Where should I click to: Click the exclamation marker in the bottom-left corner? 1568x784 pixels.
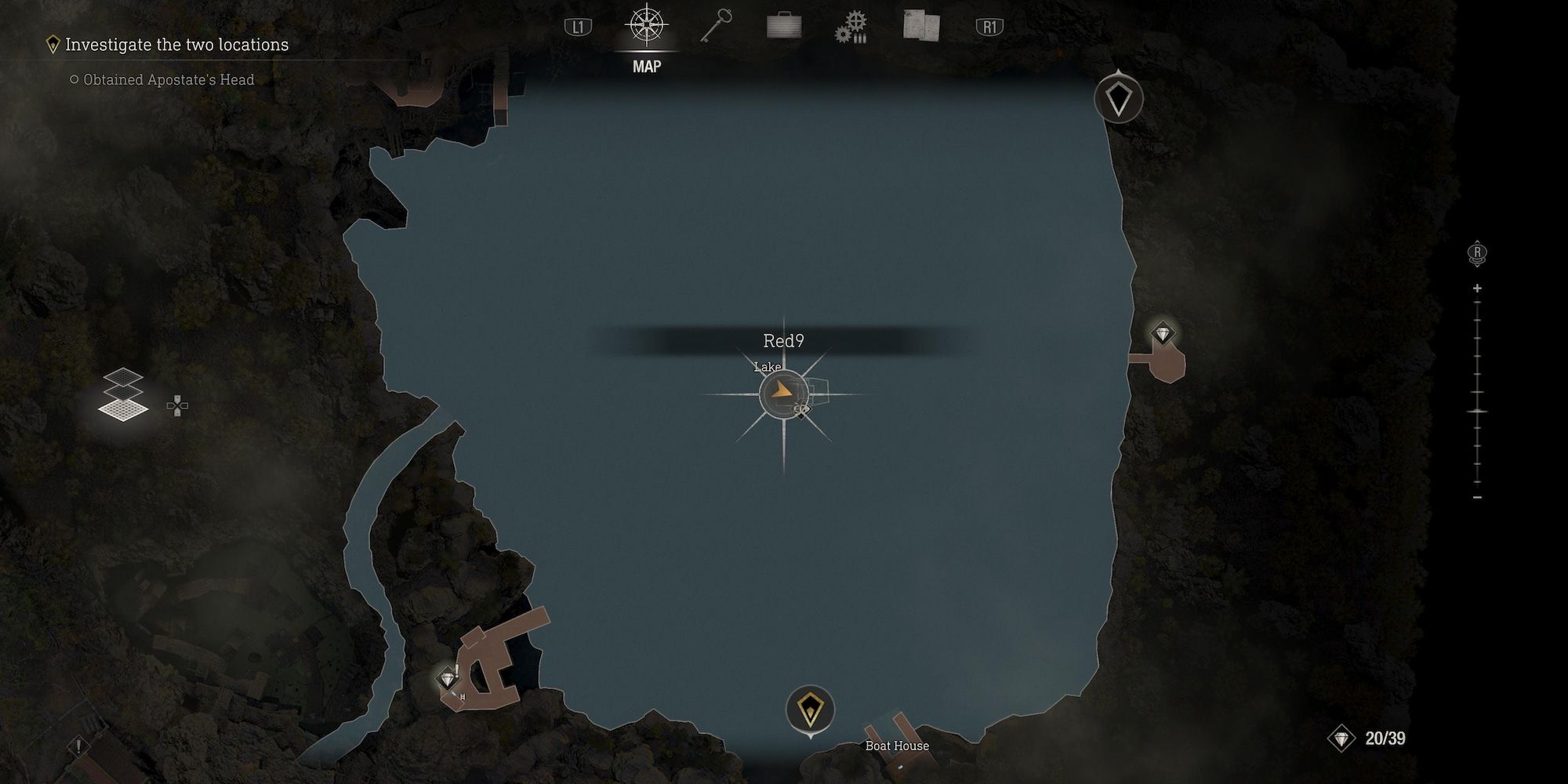pos(78,746)
